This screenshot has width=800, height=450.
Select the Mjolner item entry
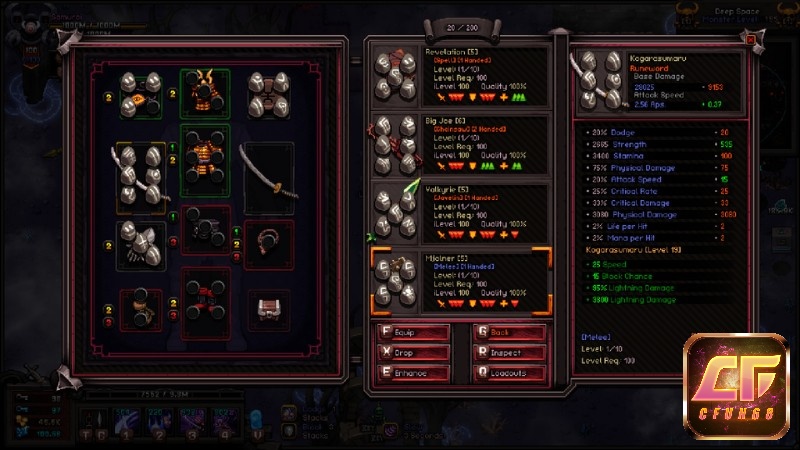click(460, 281)
